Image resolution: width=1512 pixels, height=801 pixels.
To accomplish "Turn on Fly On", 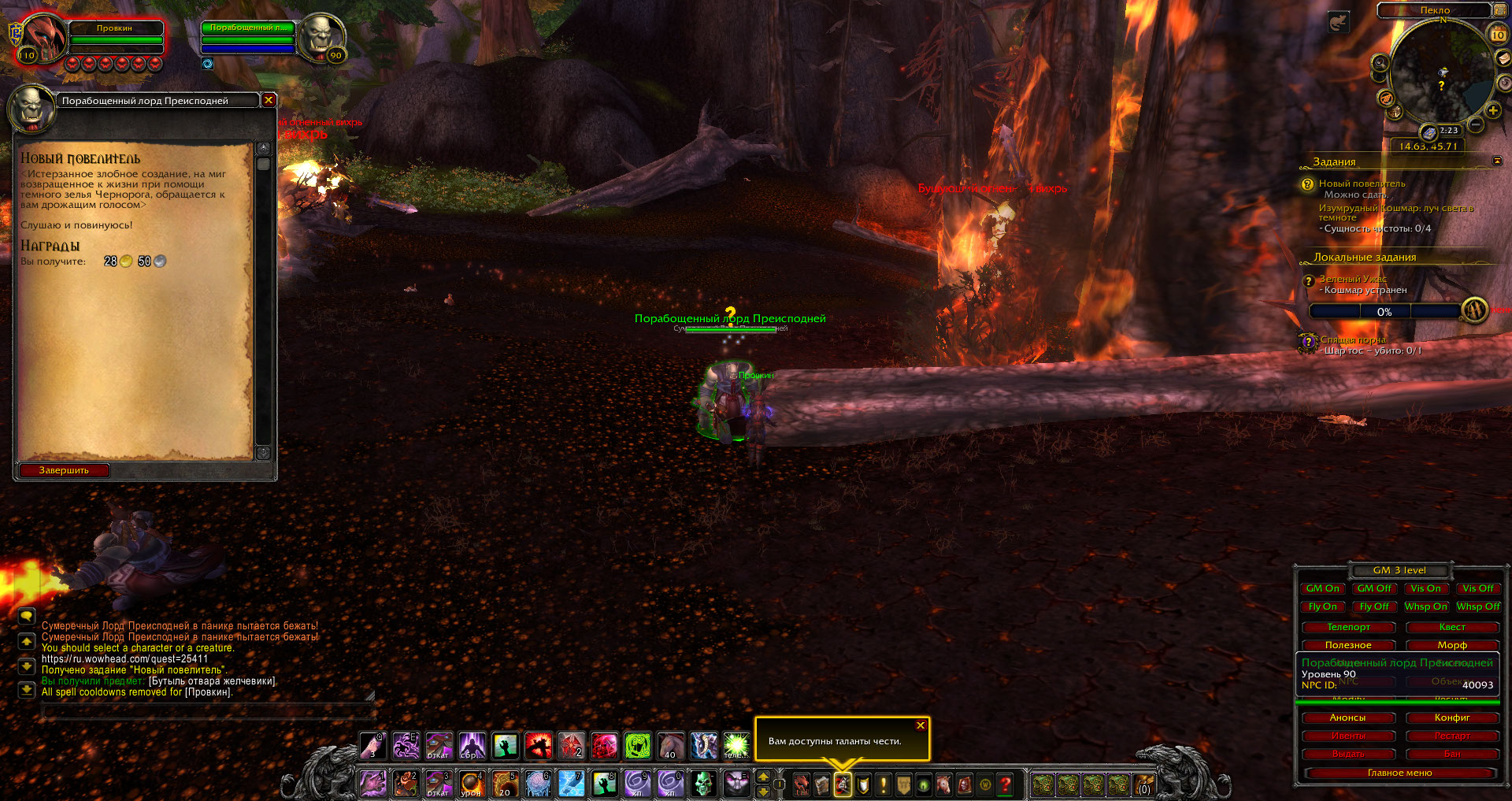I will click(1323, 606).
